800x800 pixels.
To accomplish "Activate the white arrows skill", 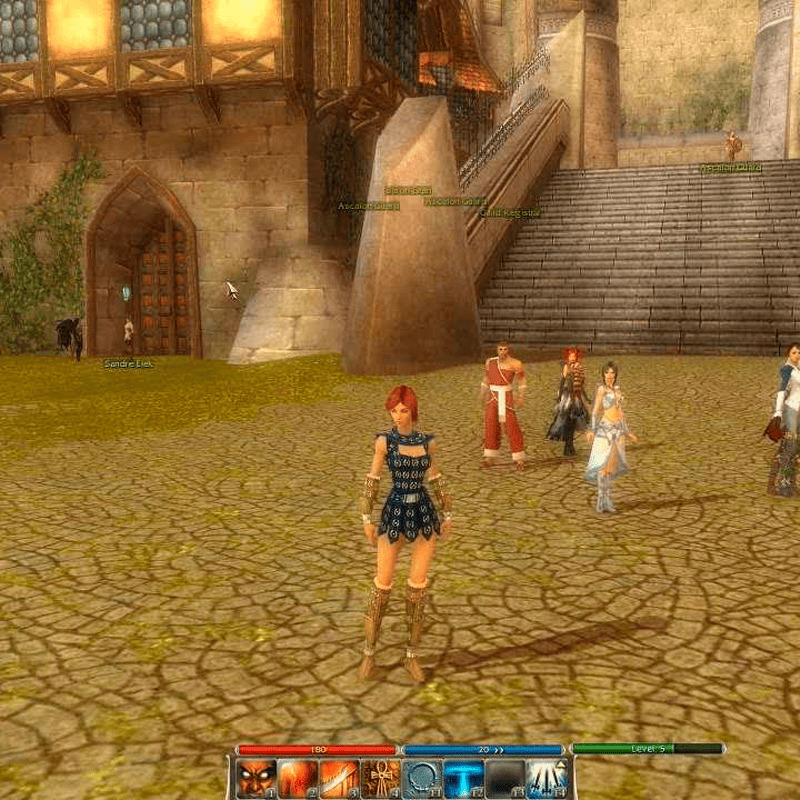I will pyautogui.click(x=547, y=779).
